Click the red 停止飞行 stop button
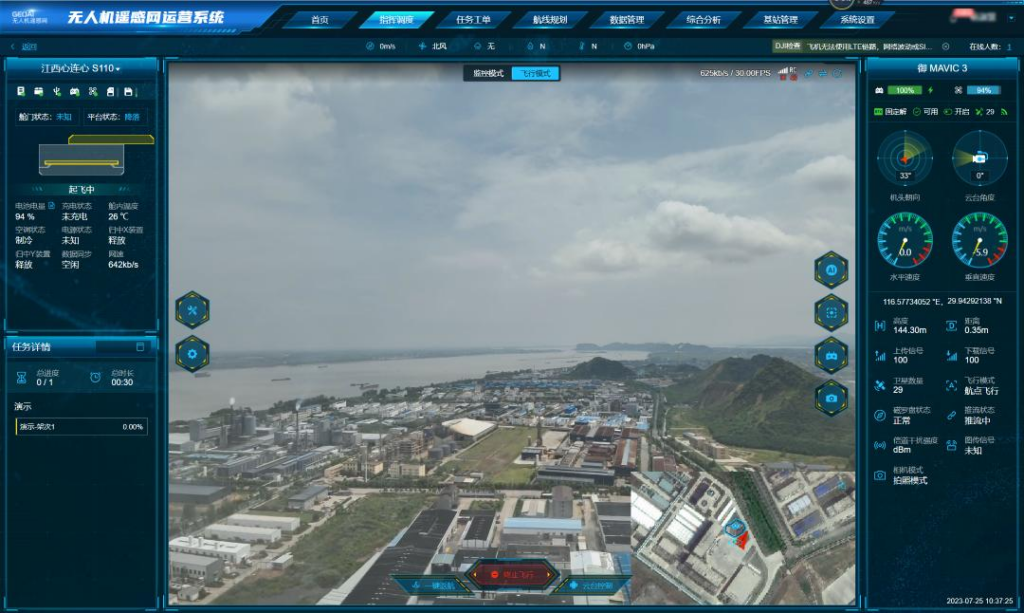1024x613 pixels. point(512,575)
